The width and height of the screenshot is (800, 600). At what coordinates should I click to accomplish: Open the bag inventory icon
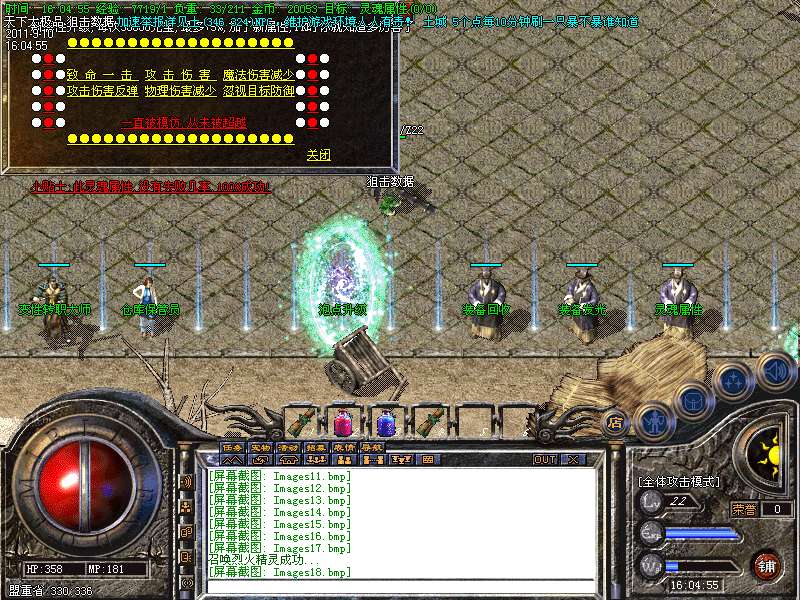[692, 401]
